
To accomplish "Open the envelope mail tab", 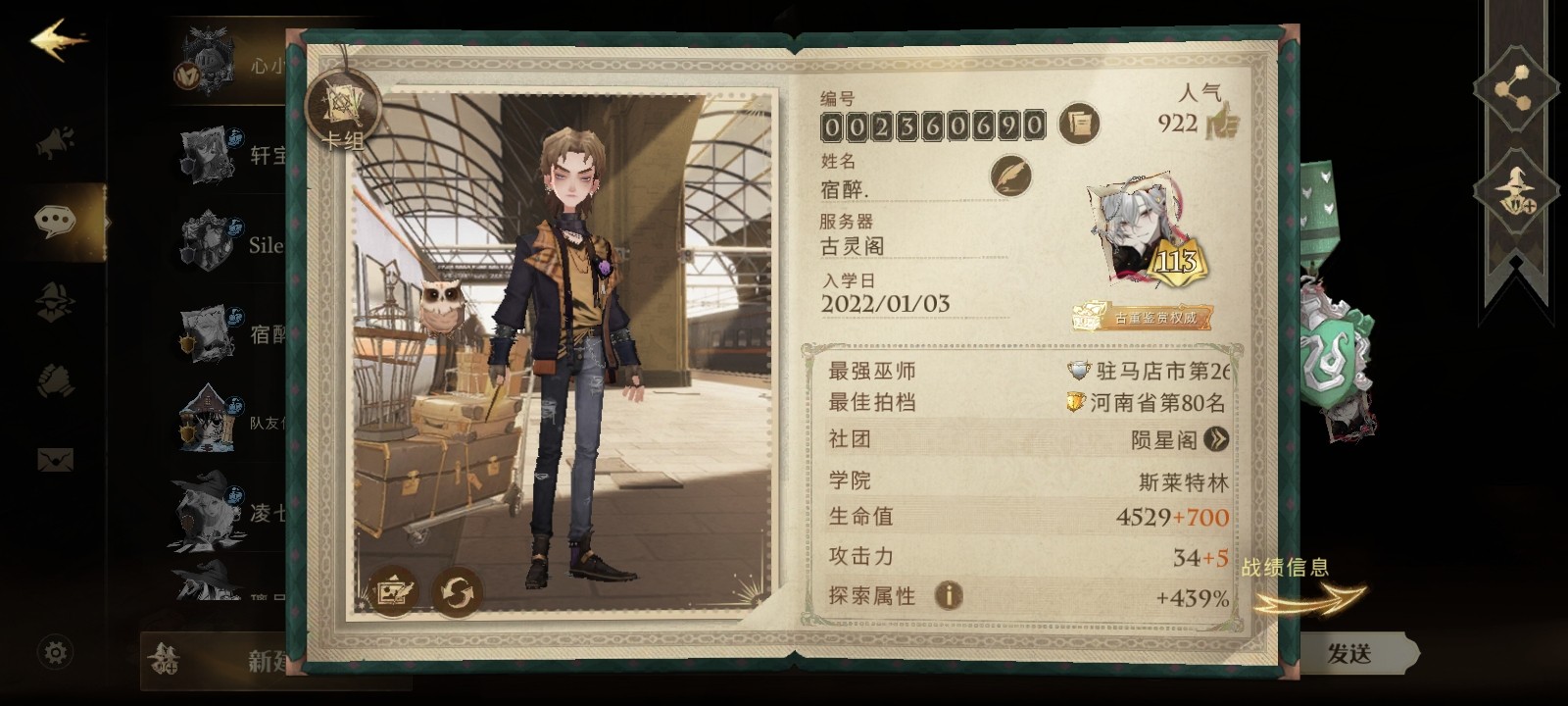I will point(56,459).
